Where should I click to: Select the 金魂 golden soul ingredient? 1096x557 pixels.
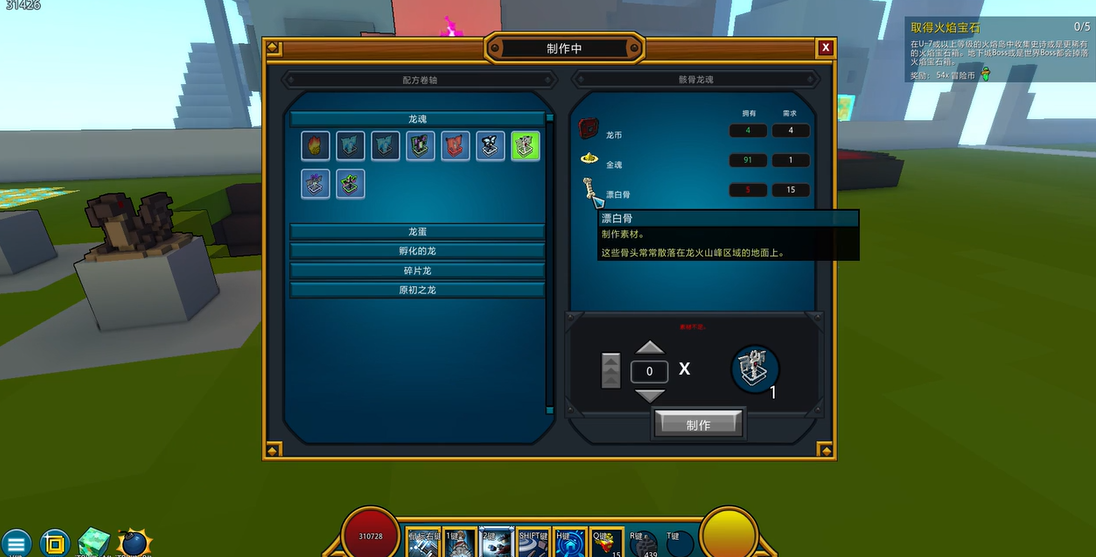(588, 160)
